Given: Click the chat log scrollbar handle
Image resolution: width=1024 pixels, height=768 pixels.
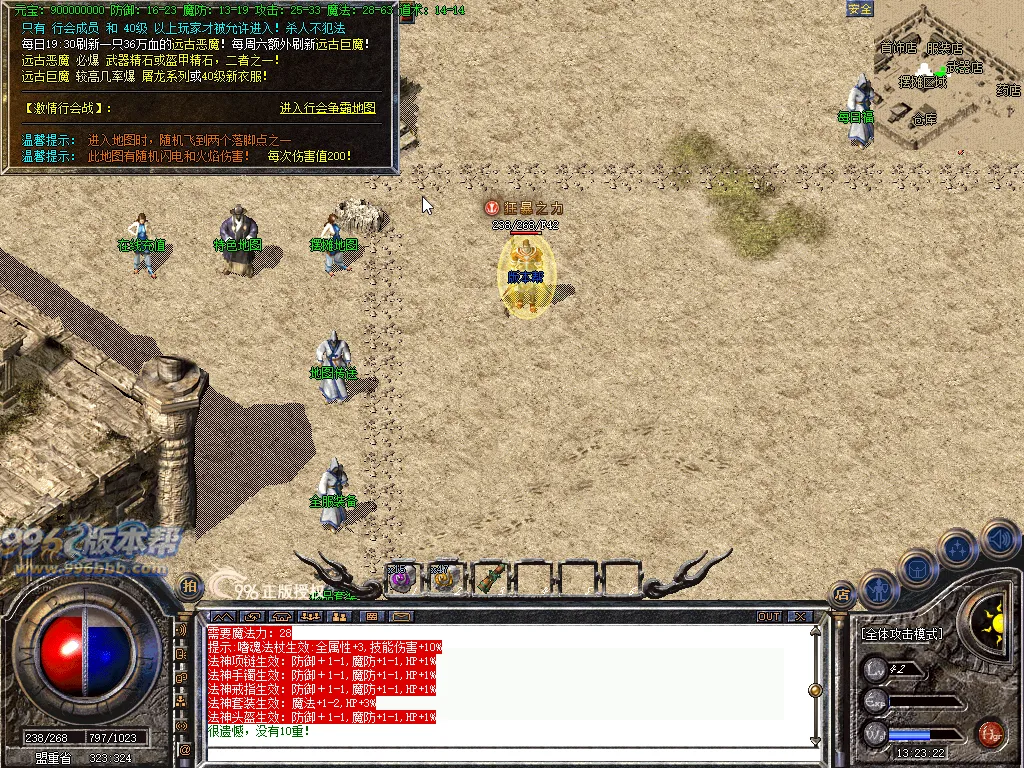Looking at the screenshot, I should point(815,690).
